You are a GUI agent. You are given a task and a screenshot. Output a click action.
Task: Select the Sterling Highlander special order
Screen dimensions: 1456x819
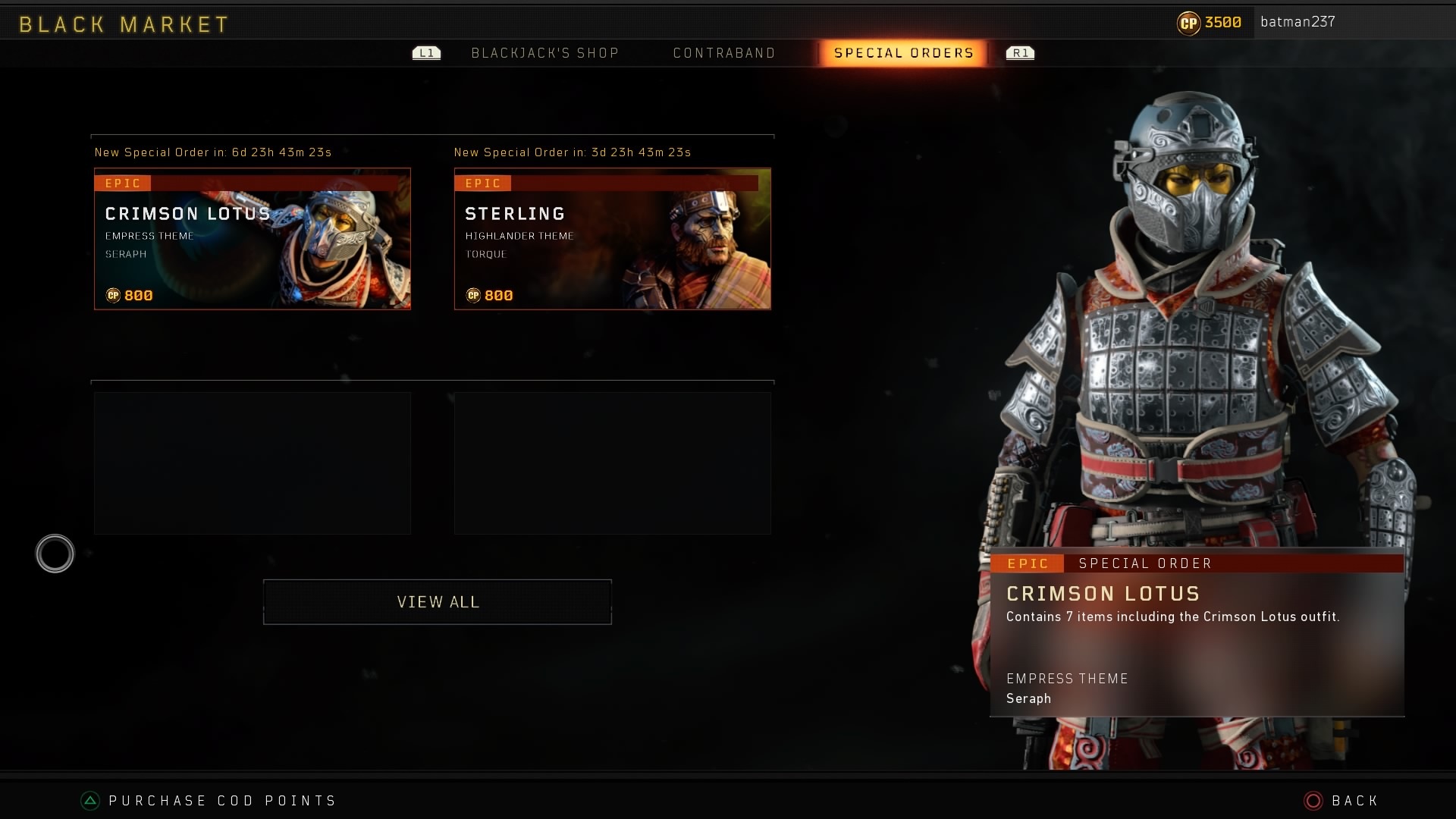coord(612,239)
